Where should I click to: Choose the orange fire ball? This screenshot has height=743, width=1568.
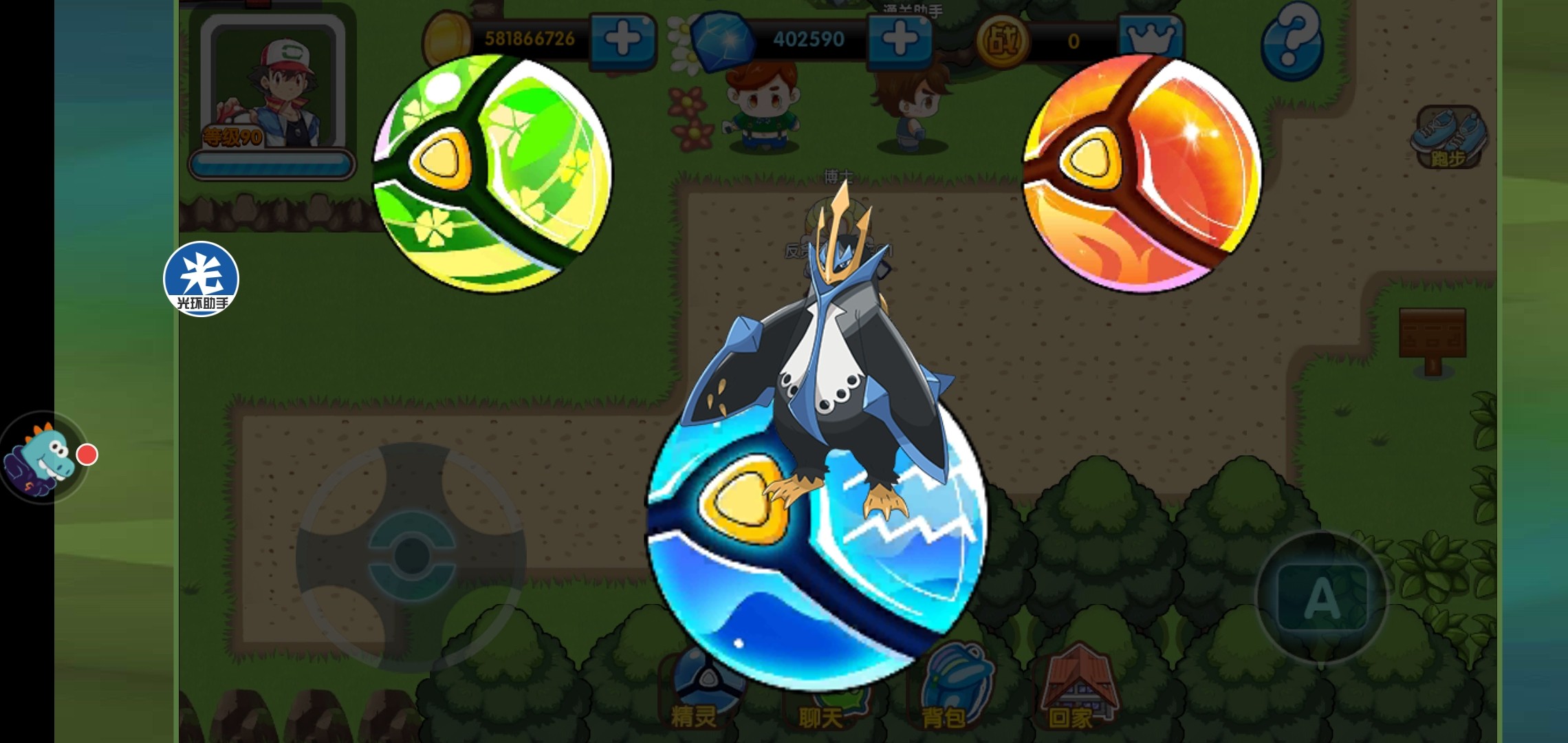1142,173
